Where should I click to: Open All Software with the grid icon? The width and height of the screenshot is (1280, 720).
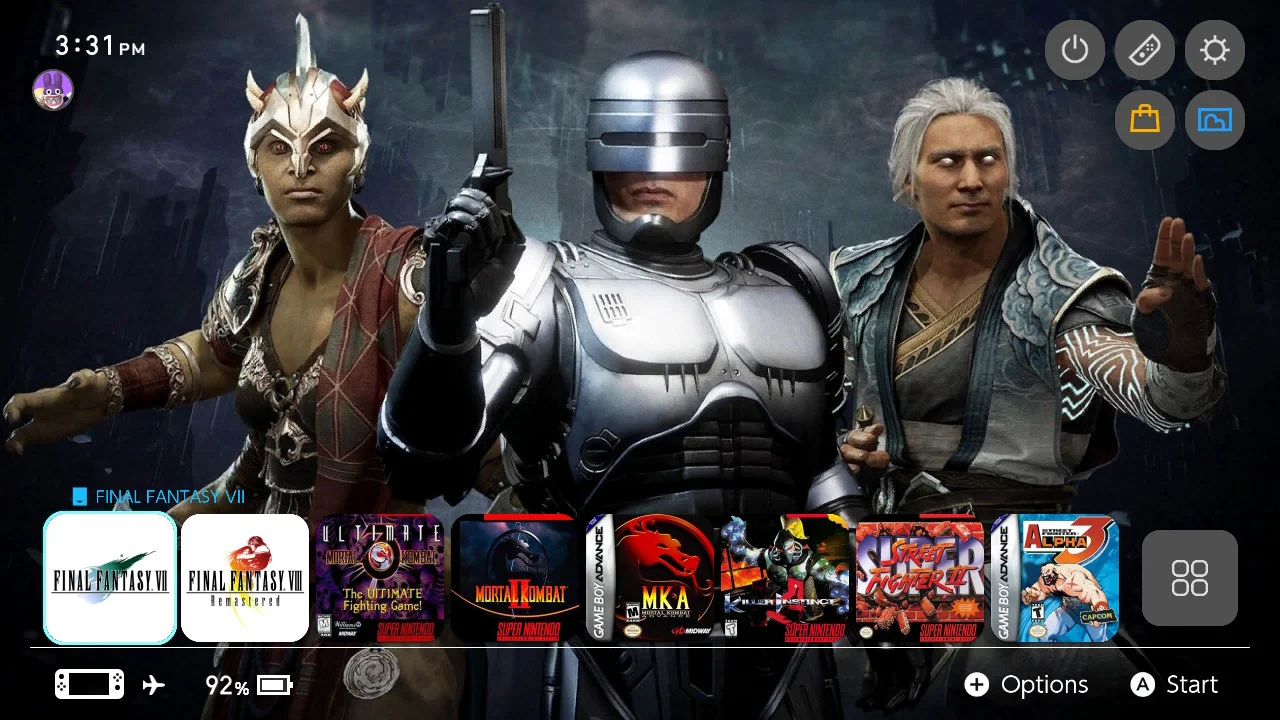click(1190, 578)
